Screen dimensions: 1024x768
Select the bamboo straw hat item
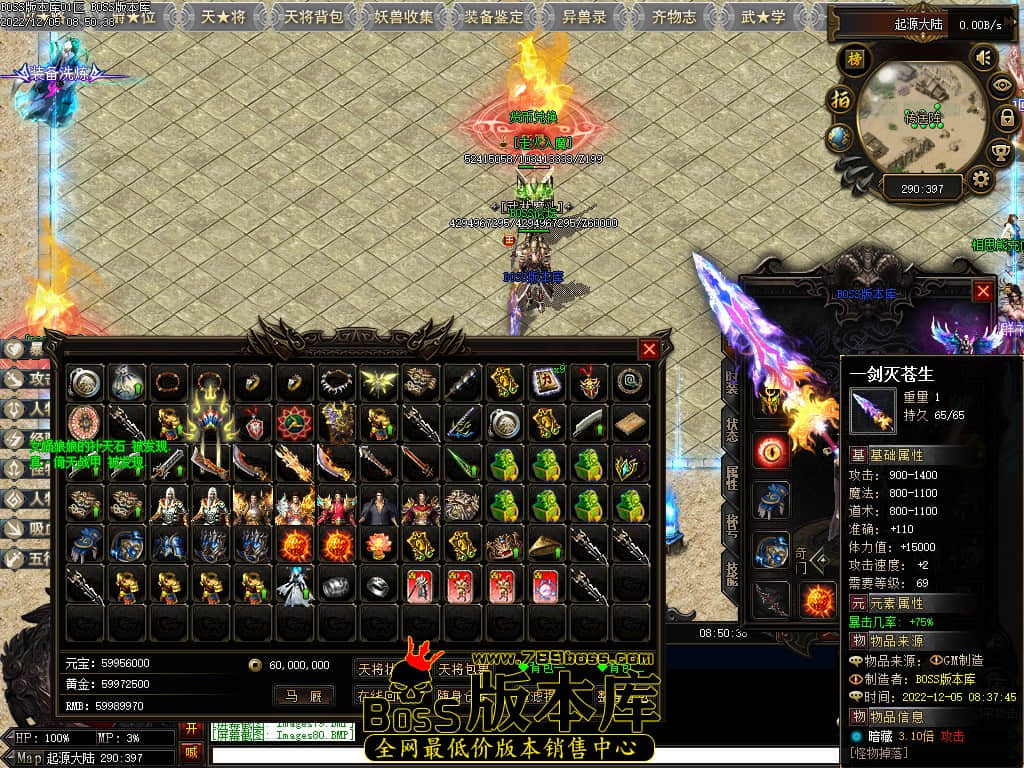(546, 545)
